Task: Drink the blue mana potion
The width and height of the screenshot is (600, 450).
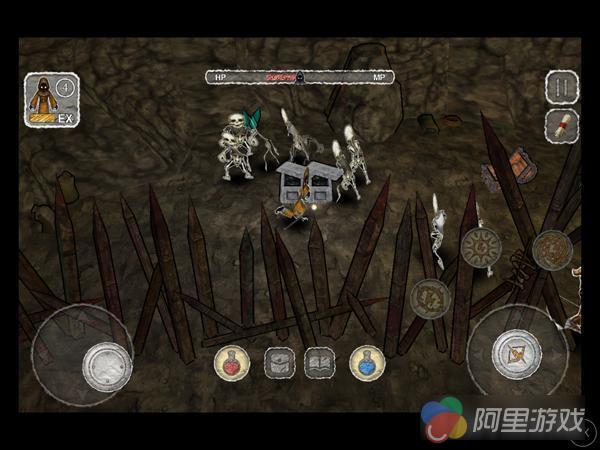Action: [367, 362]
